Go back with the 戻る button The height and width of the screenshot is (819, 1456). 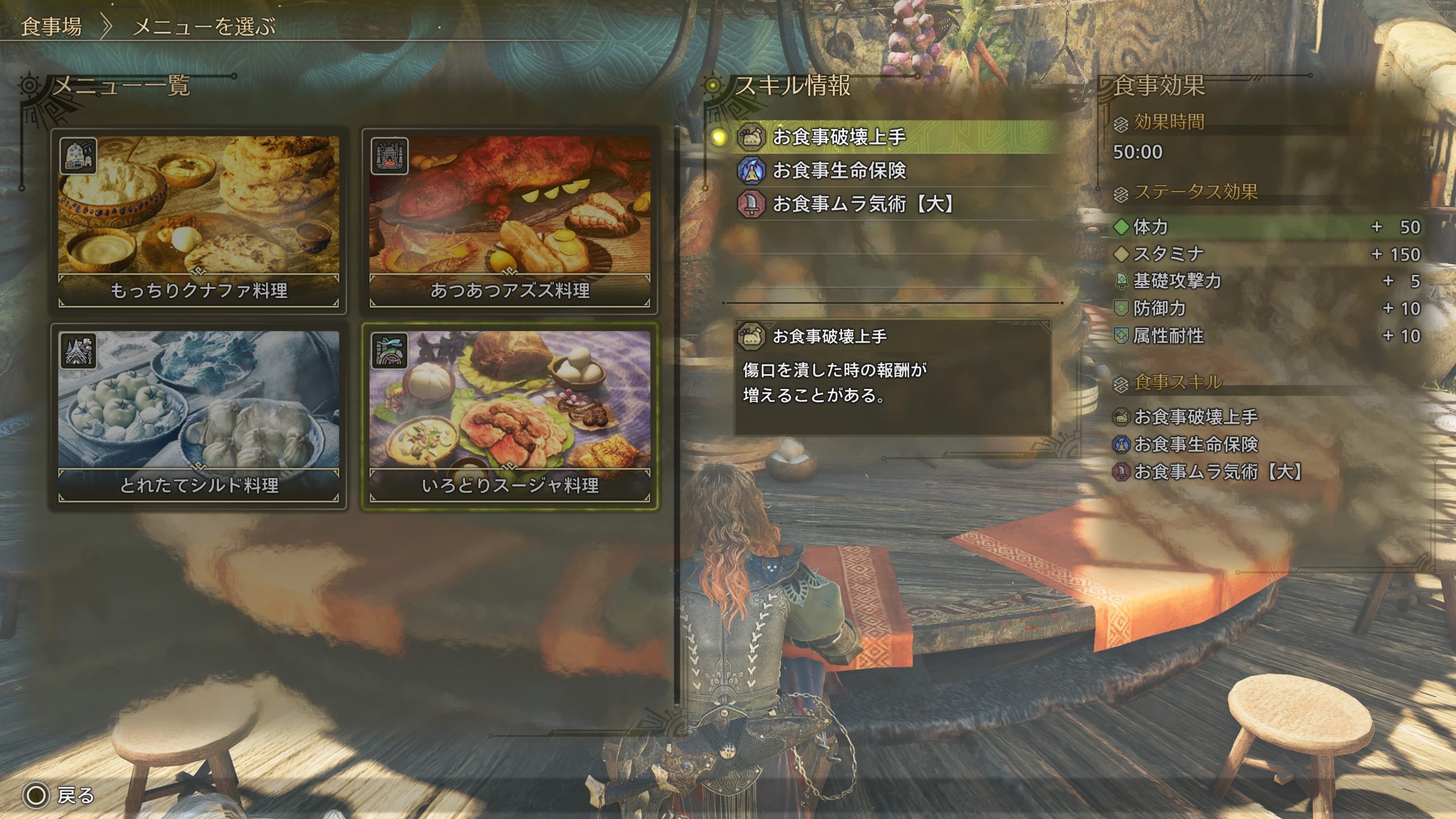pos(59,795)
